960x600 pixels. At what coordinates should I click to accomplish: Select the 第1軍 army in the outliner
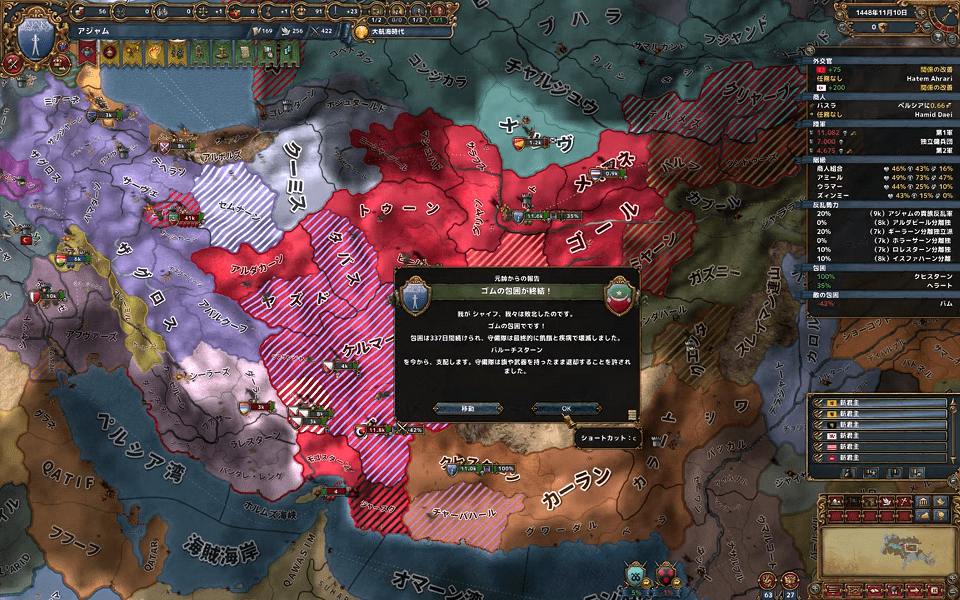[880, 131]
